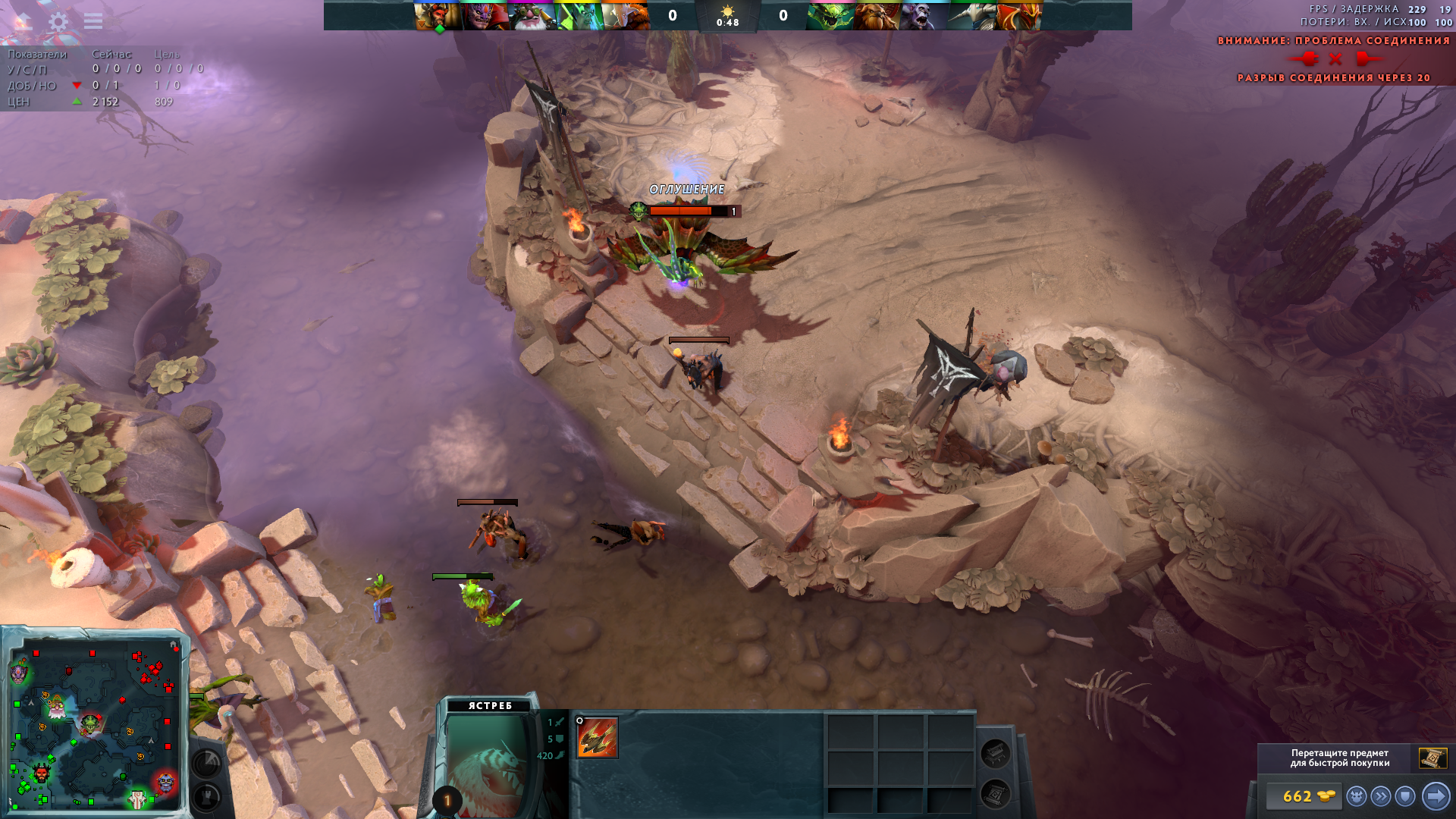Click the back arrow dashboard button
The image size is (1456, 819).
click(21, 21)
